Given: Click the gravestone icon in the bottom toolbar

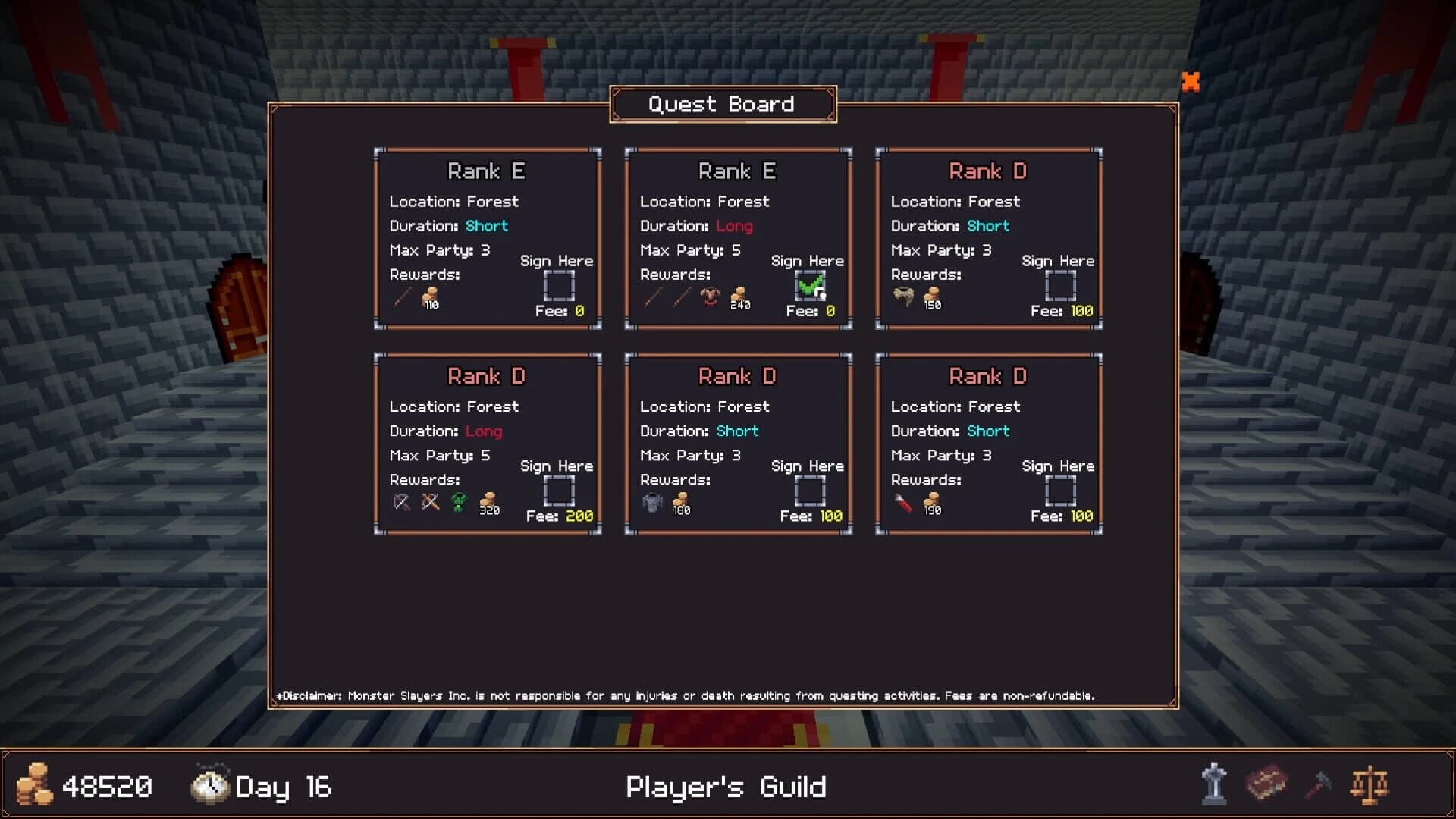Looking at the screenshot, I should [1214, 786].
